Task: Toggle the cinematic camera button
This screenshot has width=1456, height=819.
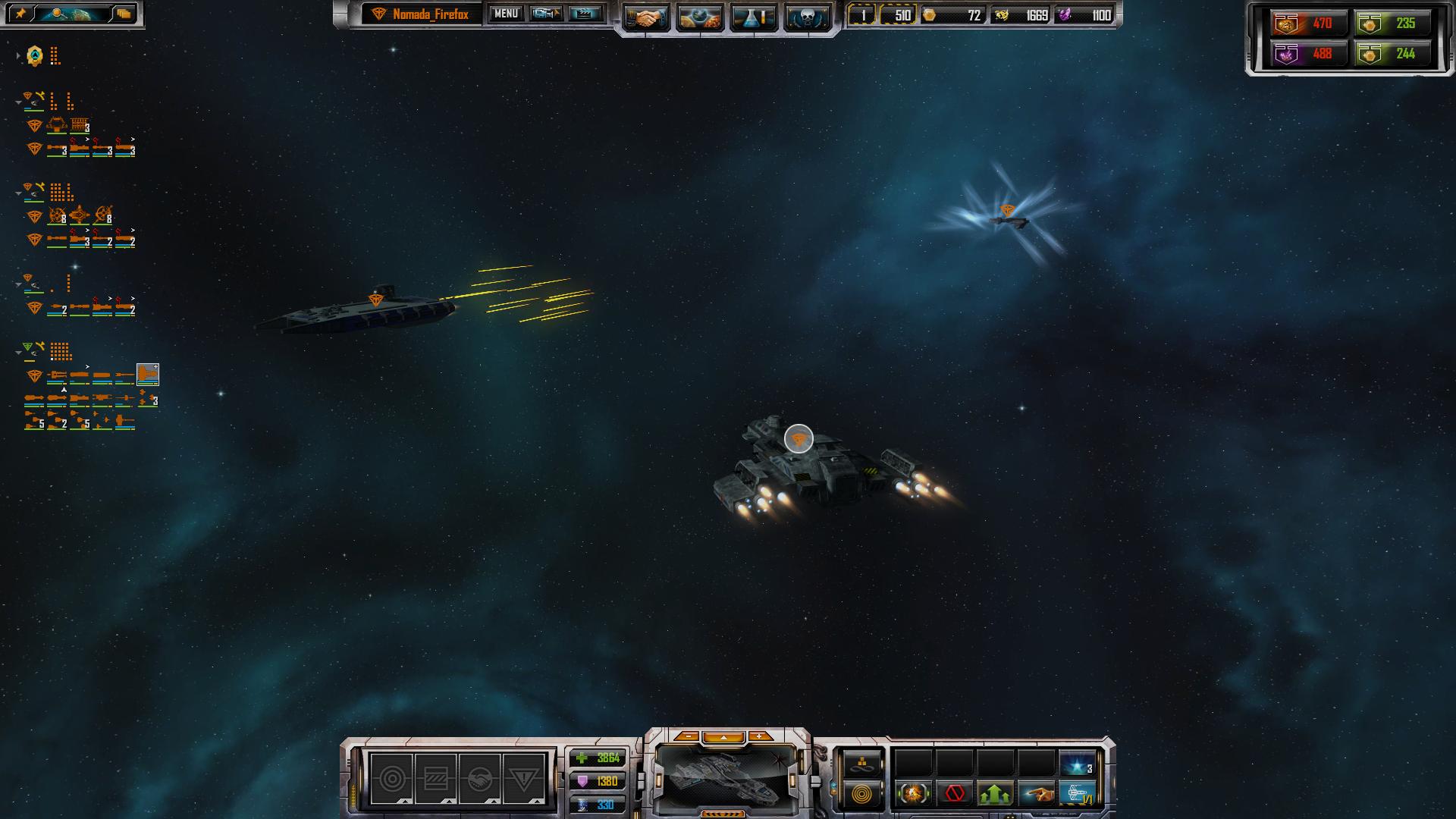Action: (546, 14)
